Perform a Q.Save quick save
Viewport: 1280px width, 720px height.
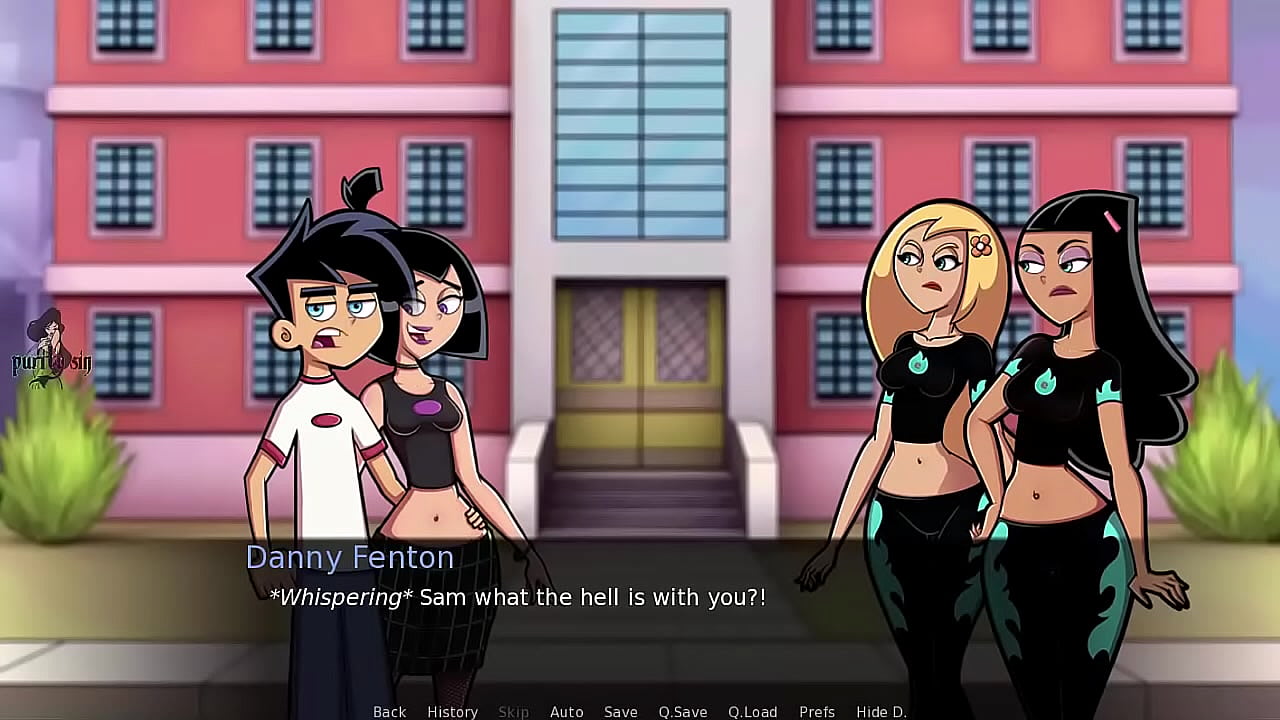682,711
